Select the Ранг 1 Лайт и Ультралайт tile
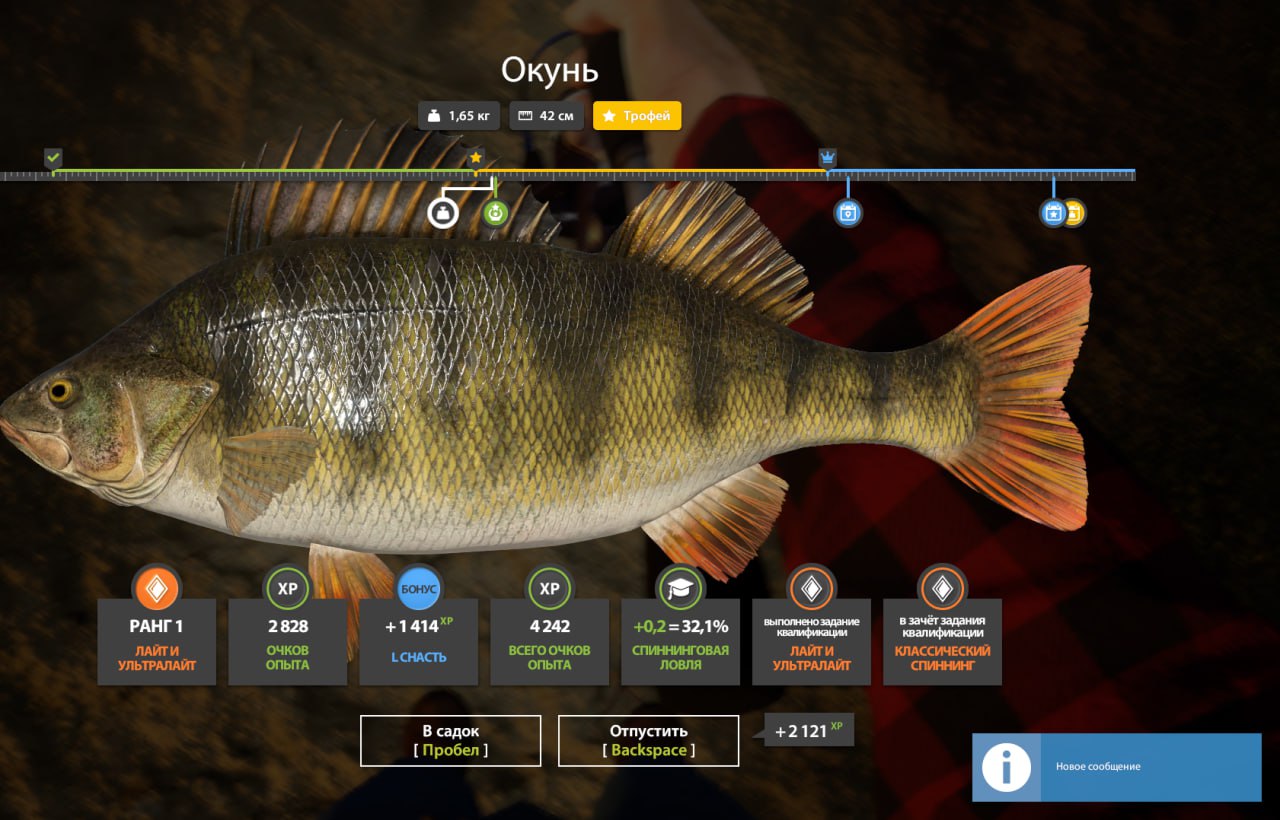Image resolution: width=1280 pixels, height=820 pixels. (157, 641)
